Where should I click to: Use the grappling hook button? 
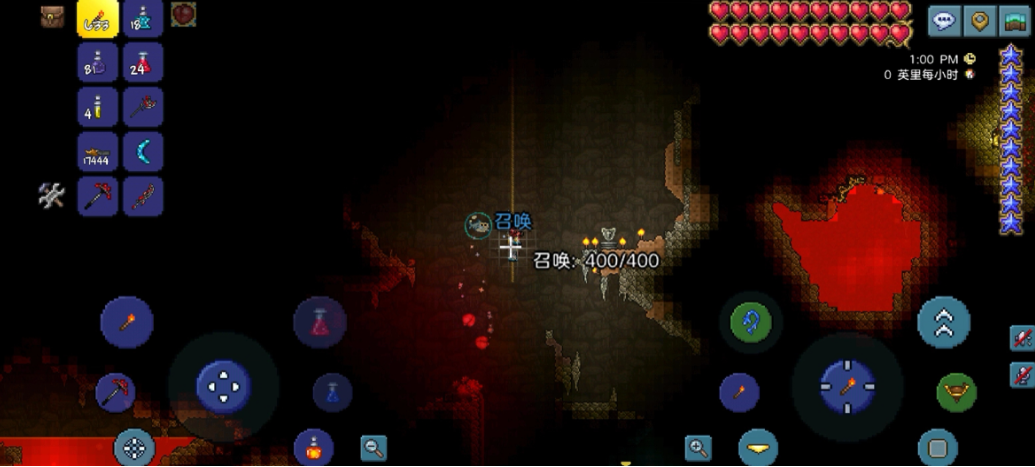click(750, 322)
